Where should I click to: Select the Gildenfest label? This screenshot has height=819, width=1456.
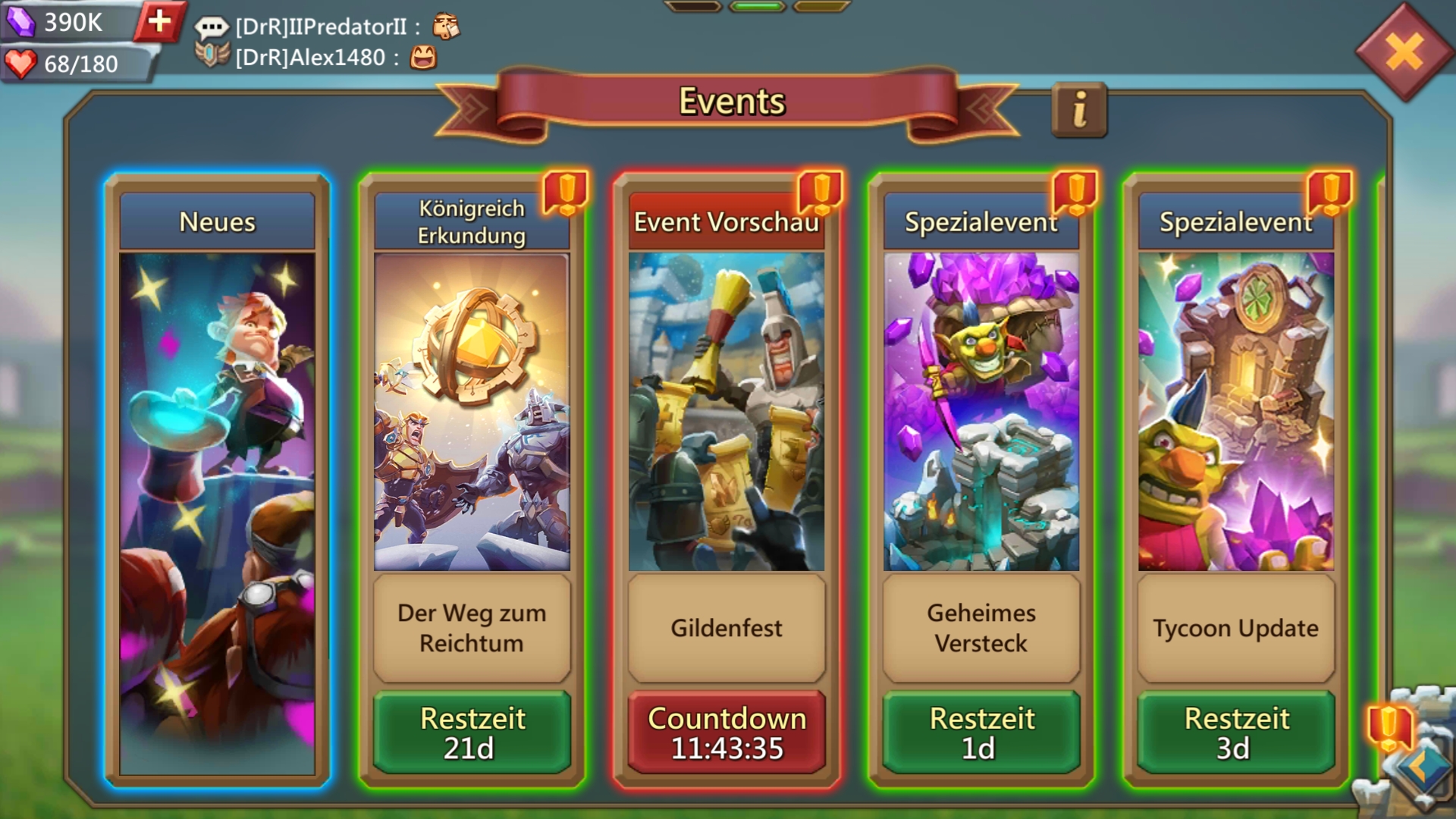tap(726, 628)
